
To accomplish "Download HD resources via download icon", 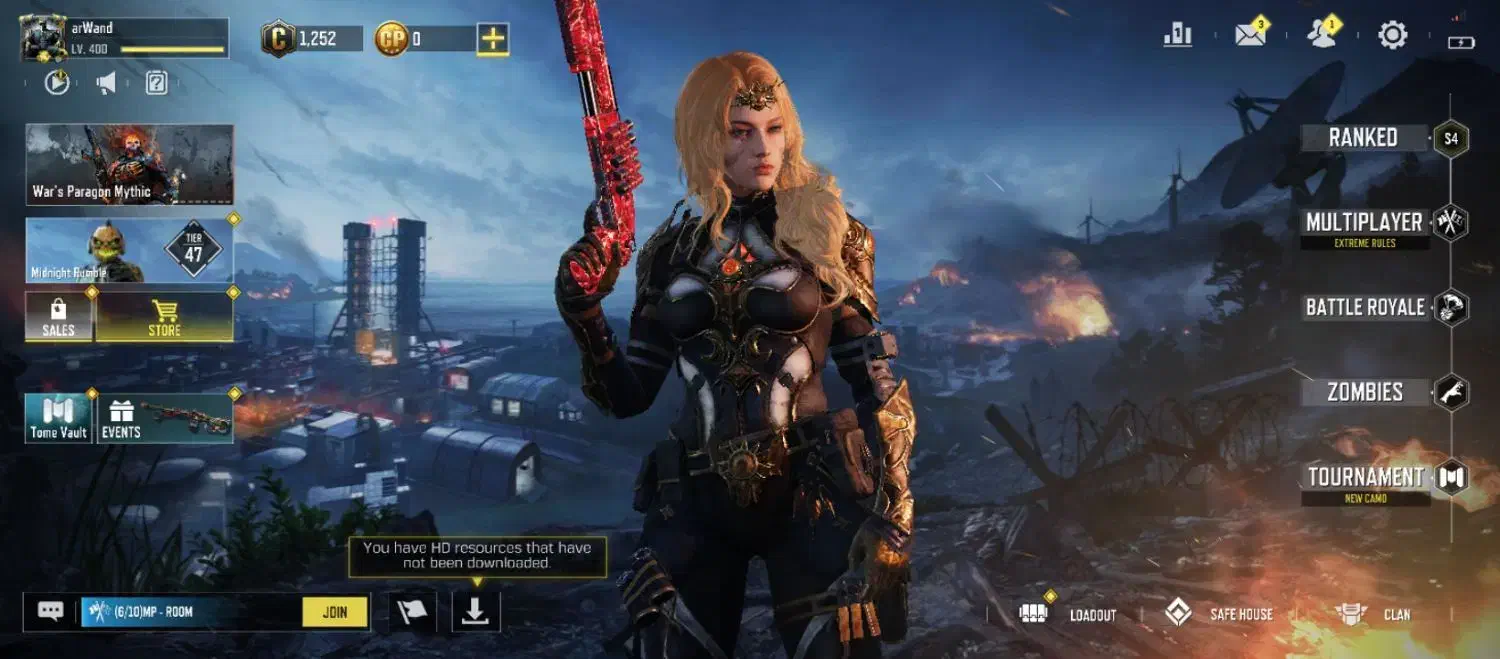I will coord(475,612).
